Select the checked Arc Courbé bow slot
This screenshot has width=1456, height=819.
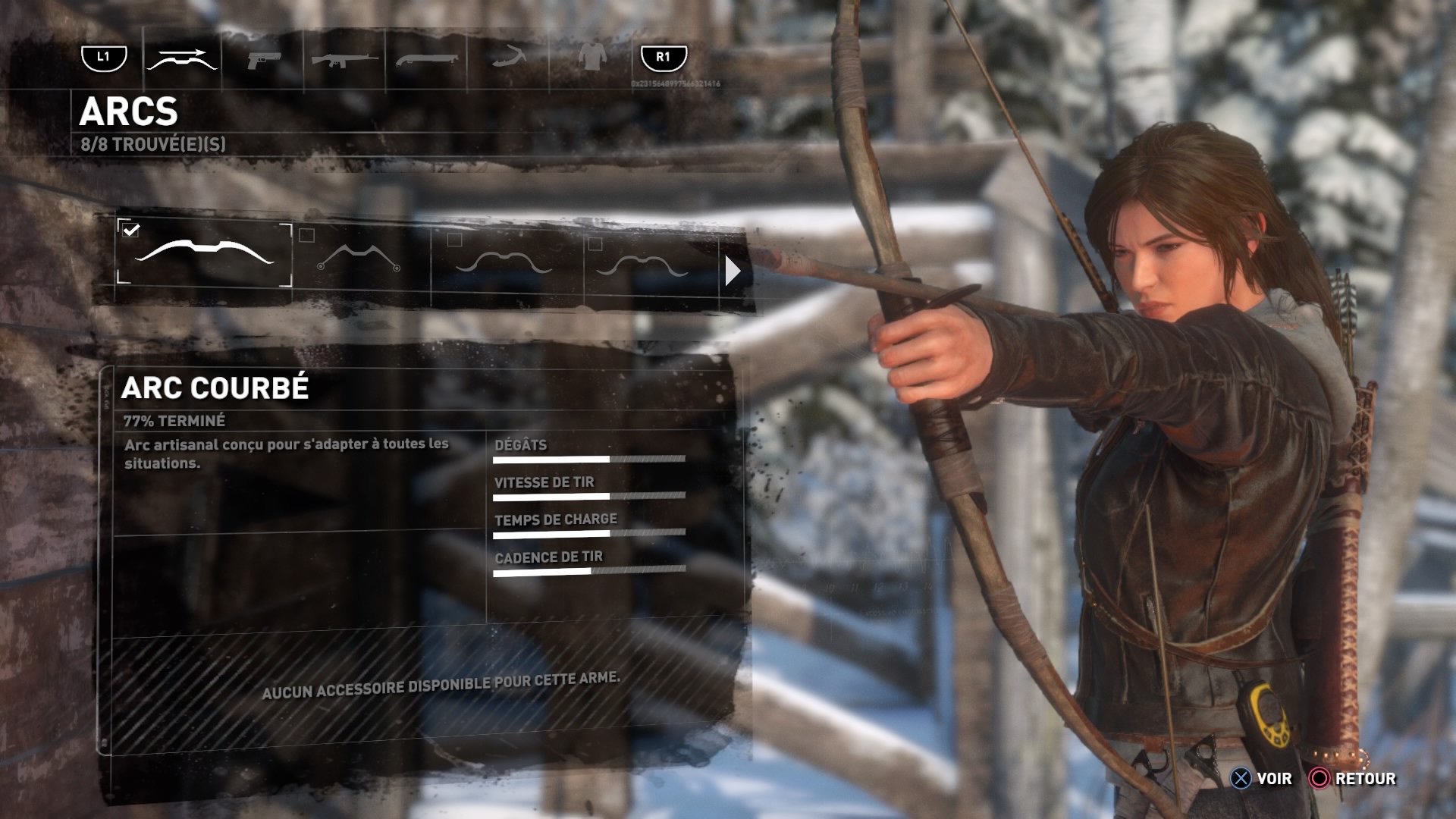click(204, 254)
